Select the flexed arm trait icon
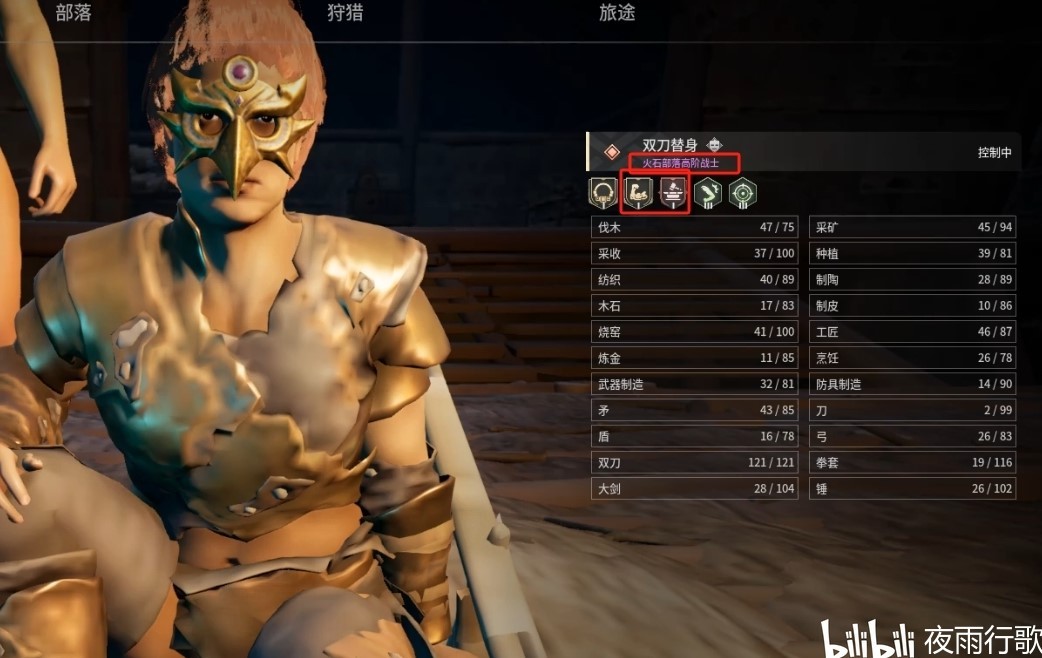Screen dimensions: 1042x658 click(639, 192)
